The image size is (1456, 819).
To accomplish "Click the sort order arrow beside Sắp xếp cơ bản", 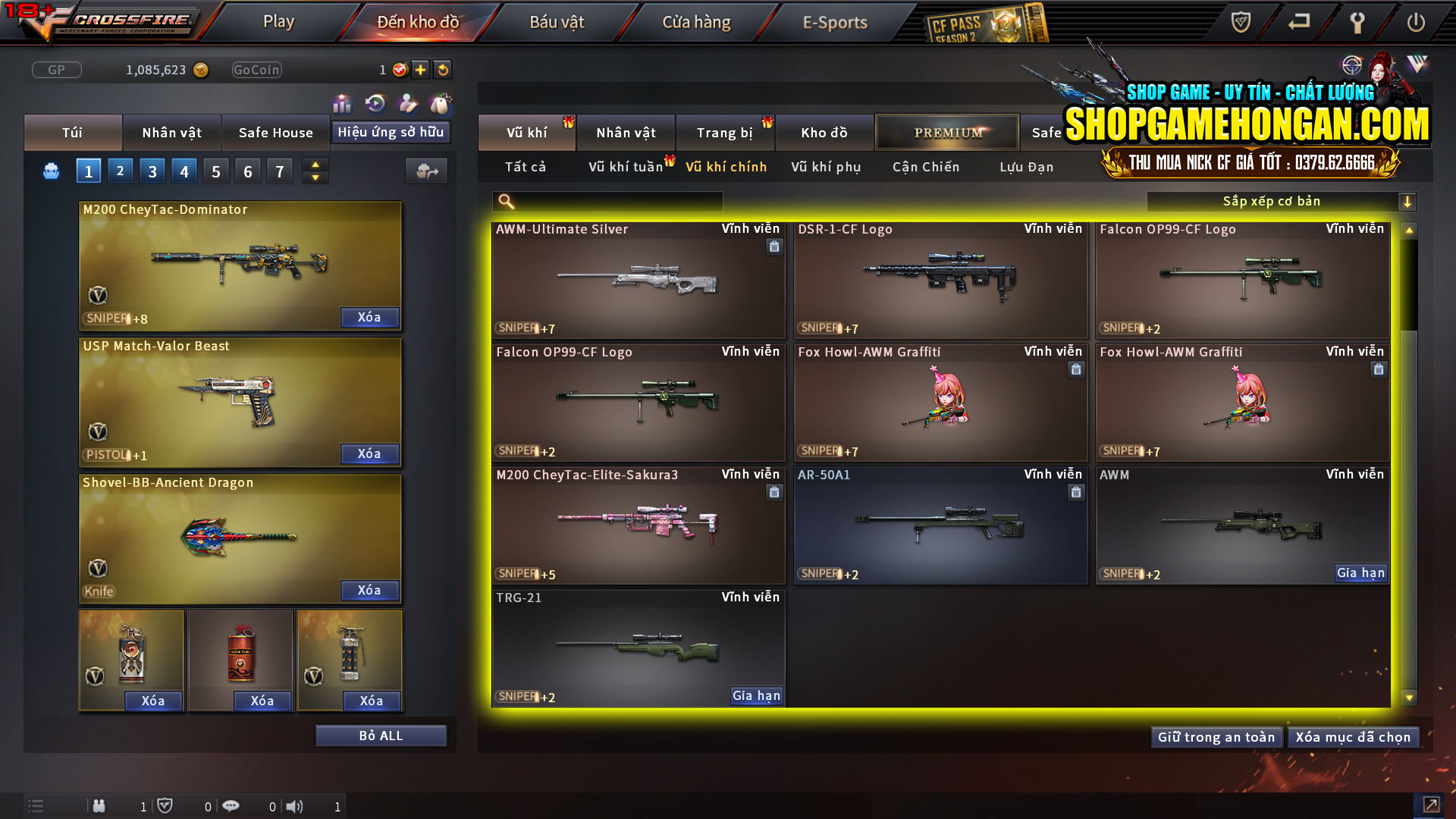I will point(1408,202).
